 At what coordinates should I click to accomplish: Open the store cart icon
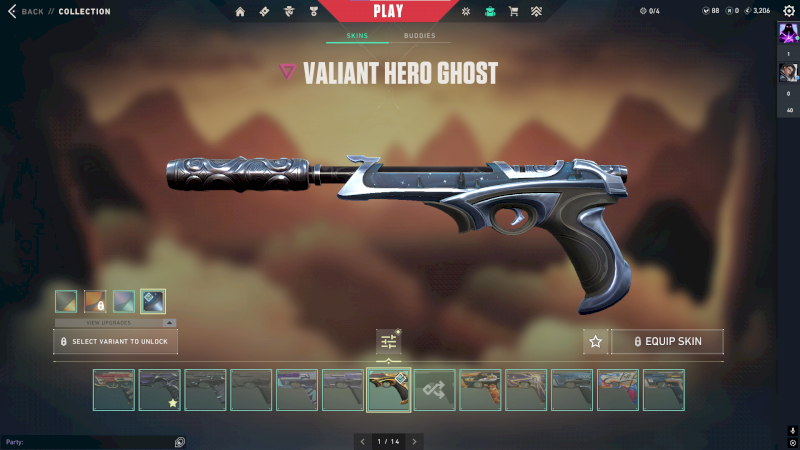click(x=513, y=11)
